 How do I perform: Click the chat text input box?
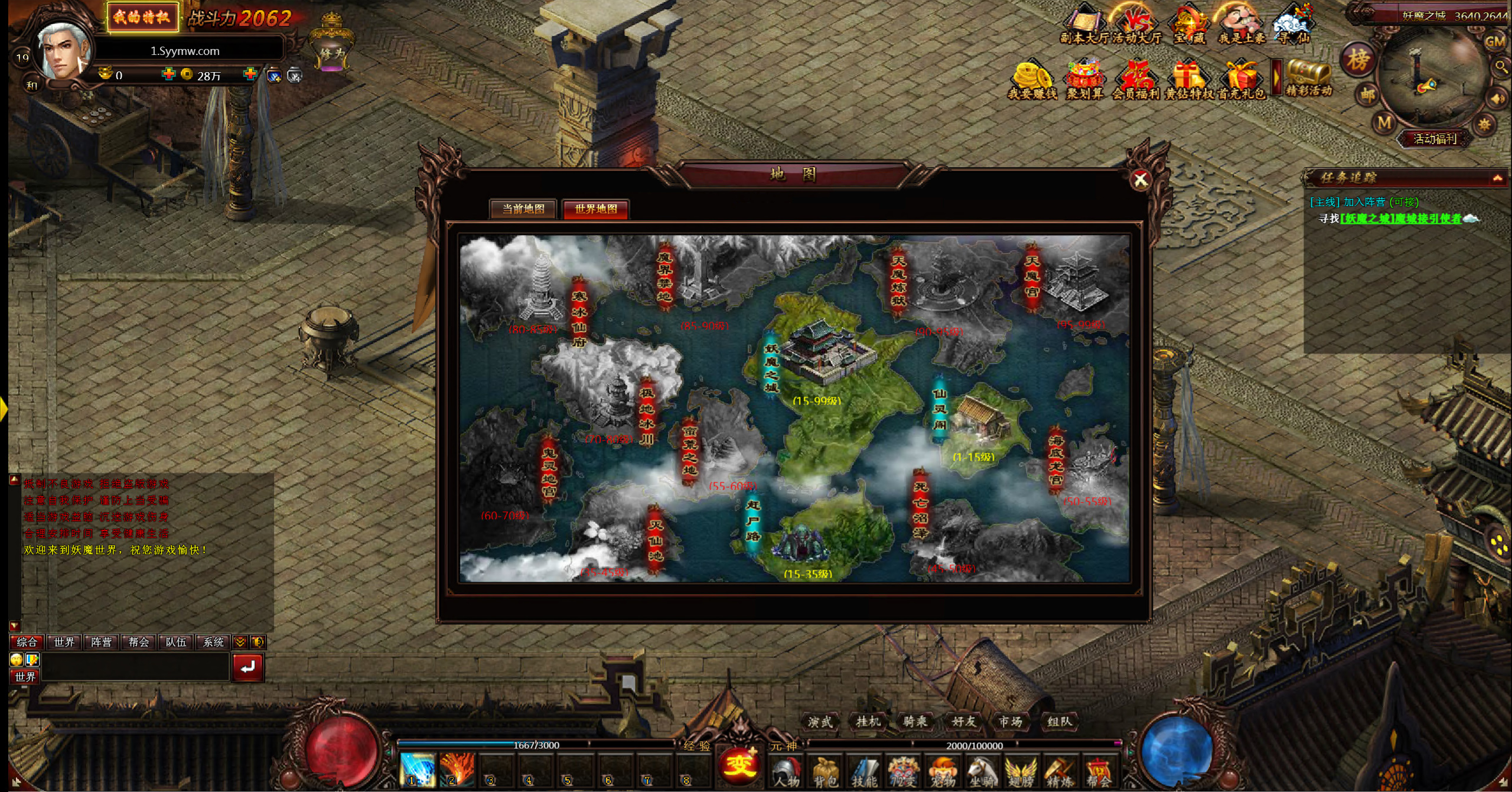point(135,667)
